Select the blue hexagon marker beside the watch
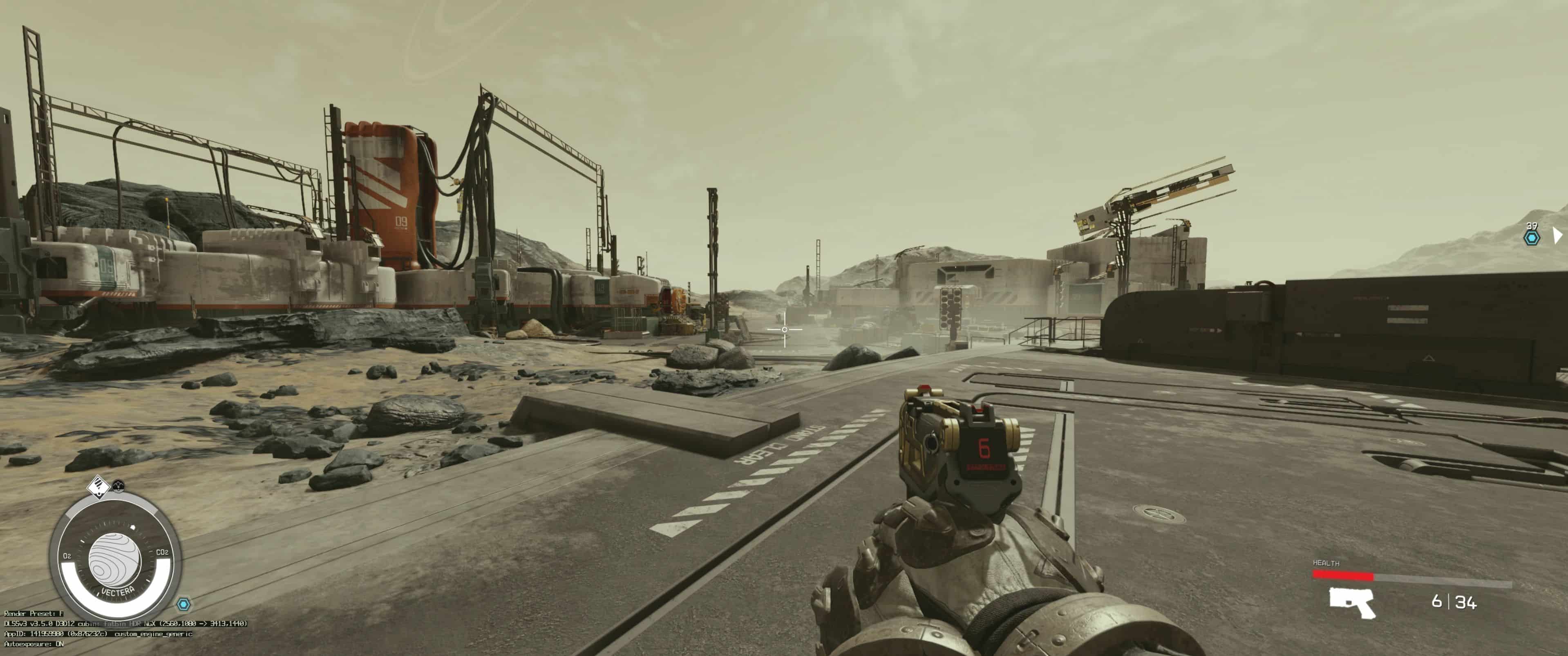This screenshot has height=656, width=1568. pos(183,604)
